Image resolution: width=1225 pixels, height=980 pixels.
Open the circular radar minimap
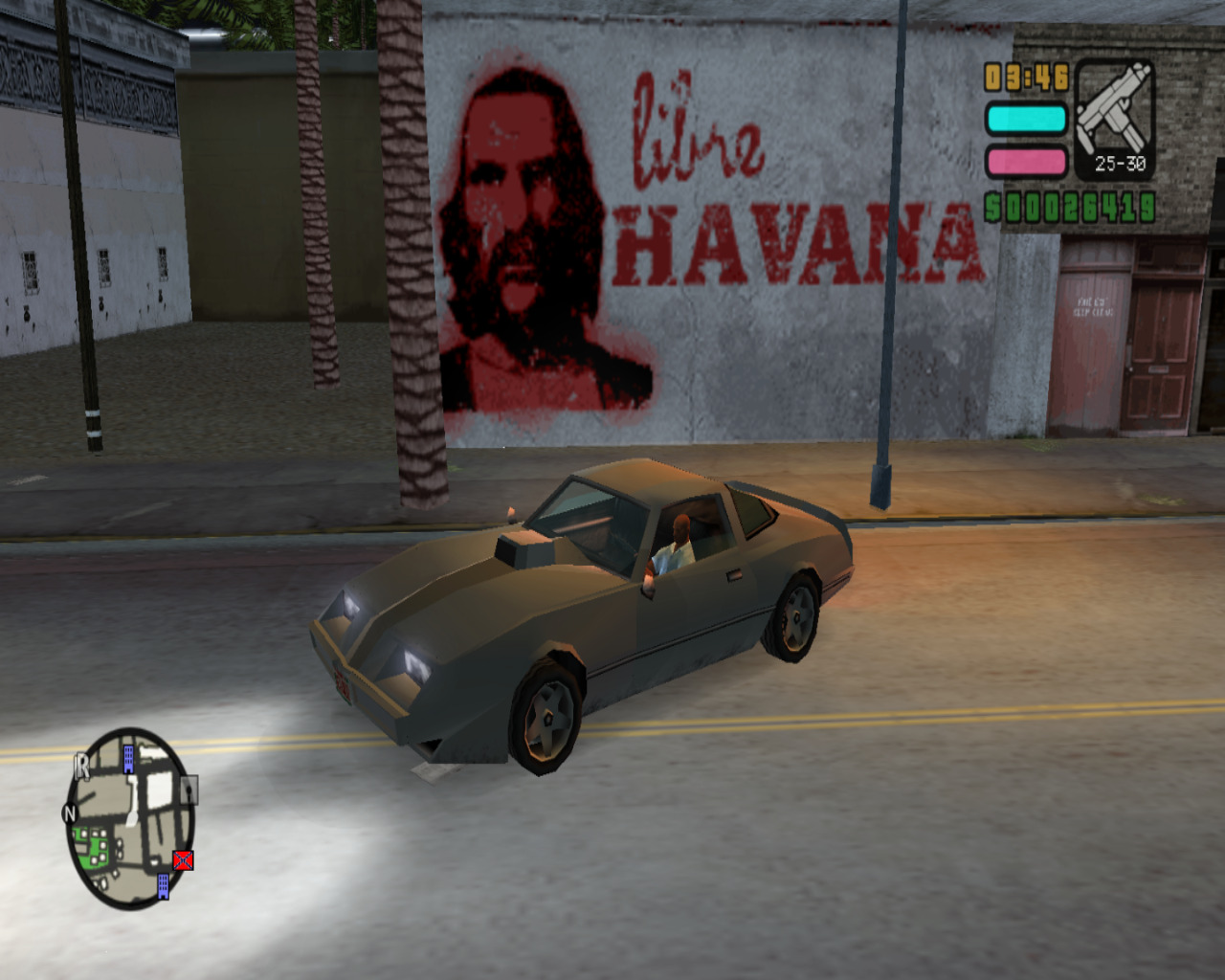point(130,818)
